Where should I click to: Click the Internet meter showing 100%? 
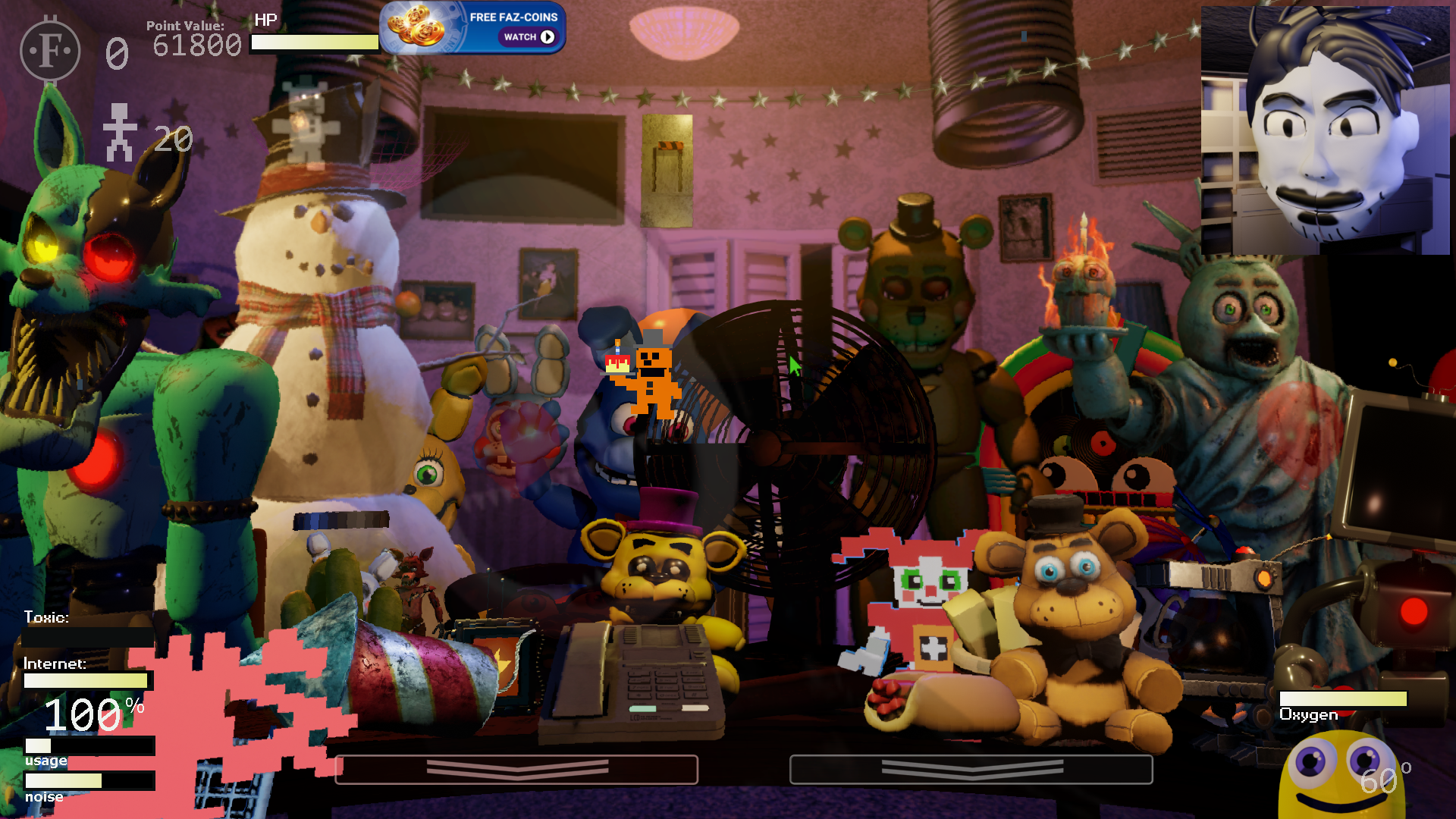86,681
